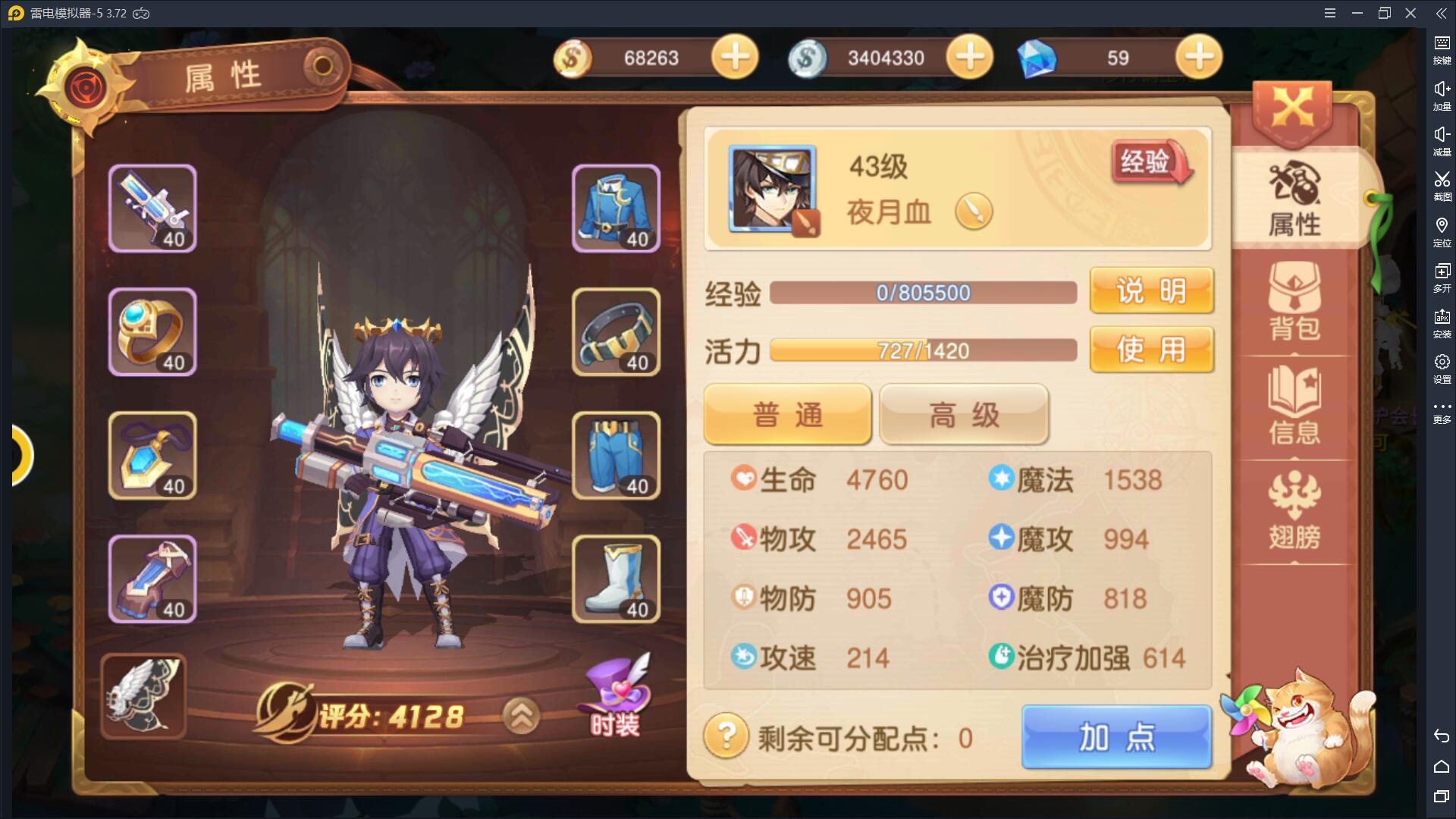Choose the blue jacket armor slot
The width and height of the screenshot is (1456, 819).
point(616,209)
